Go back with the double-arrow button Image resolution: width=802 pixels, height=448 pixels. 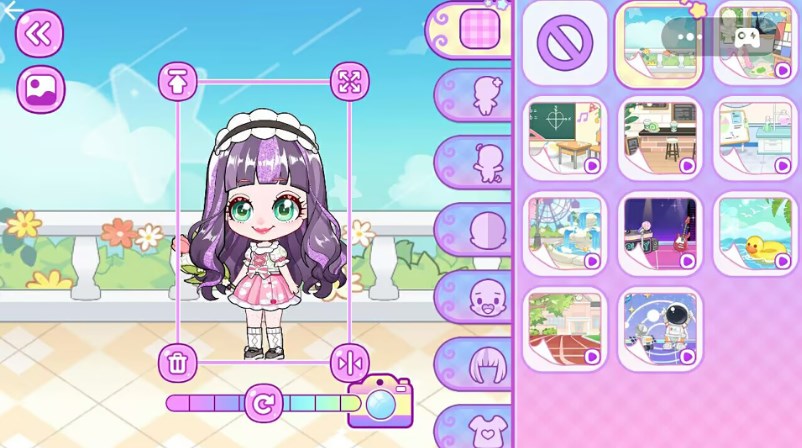39,33
